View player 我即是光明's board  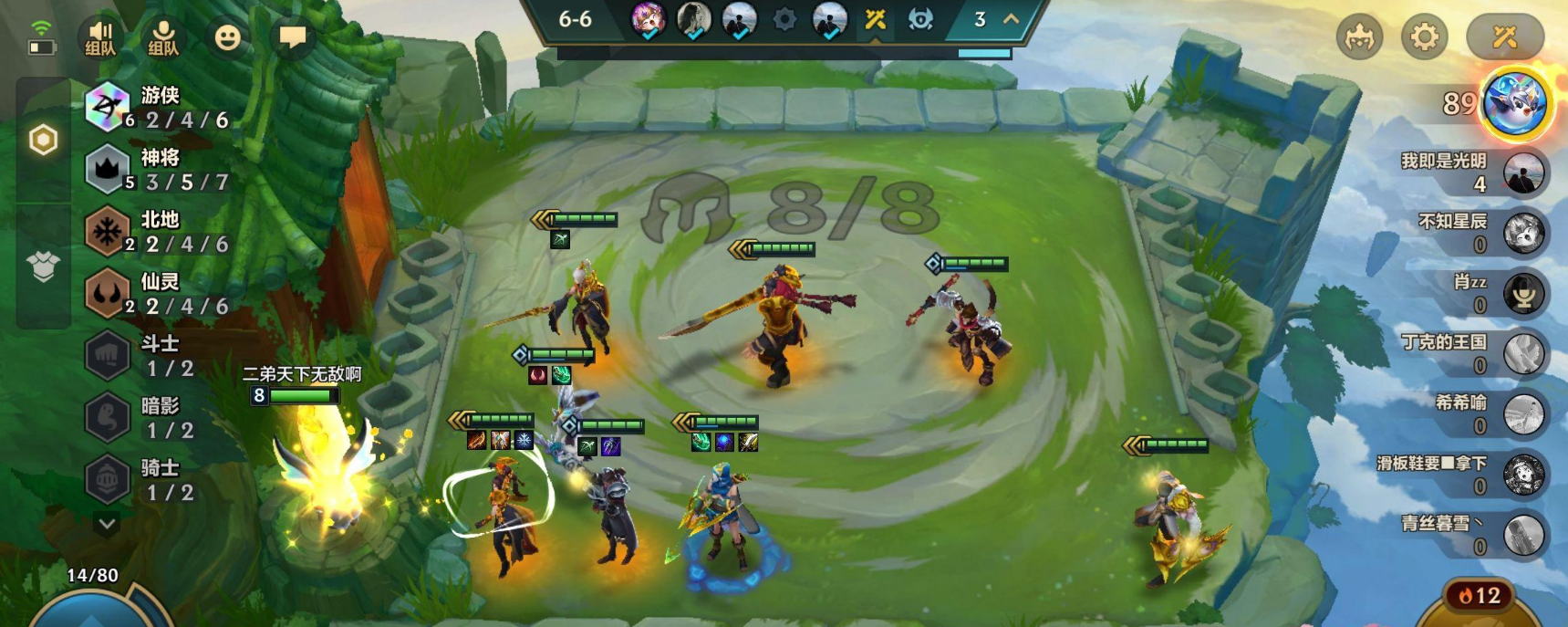1522,173
